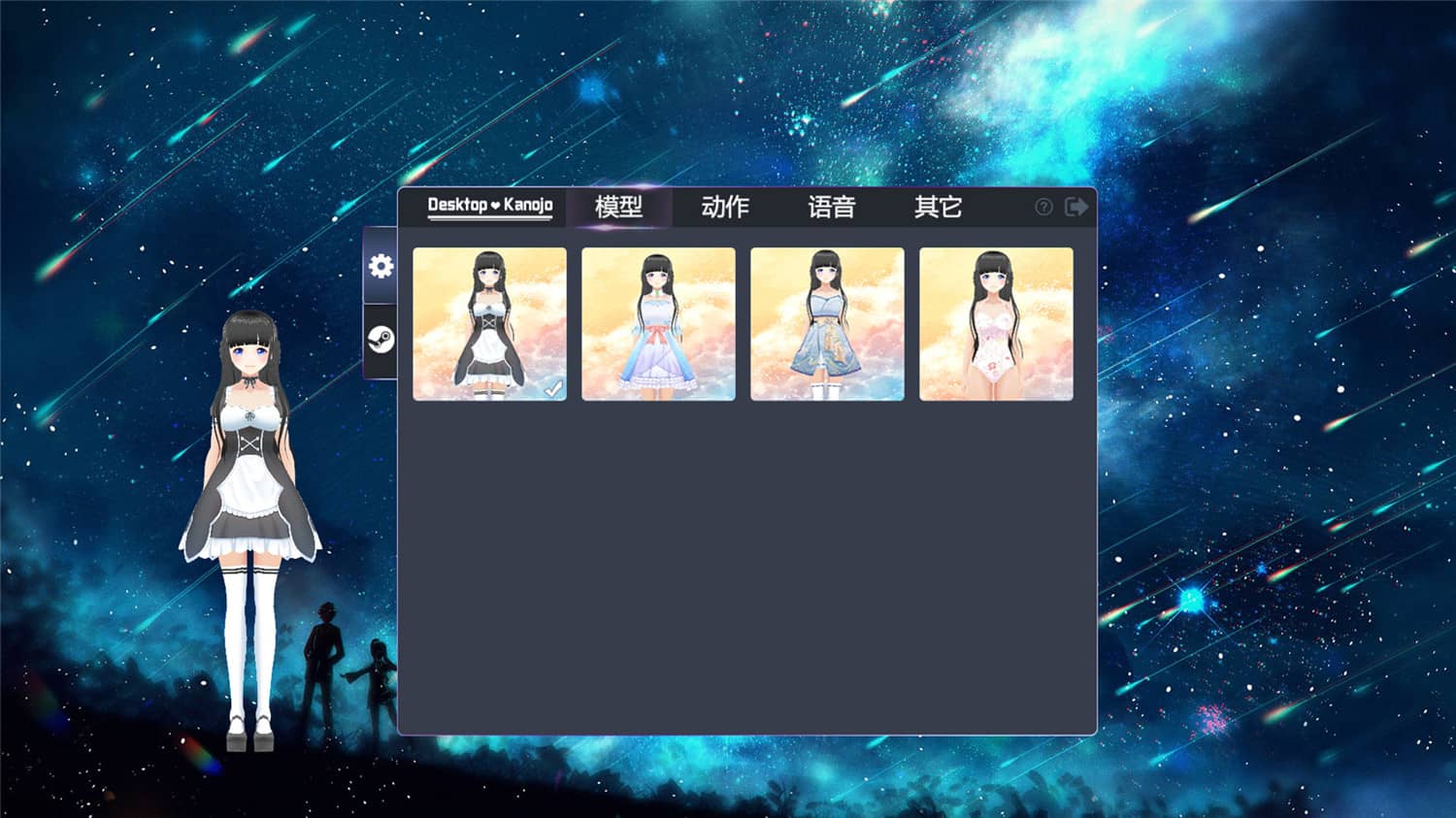Open help via the question mark icon
Image resolution: width=1456 pixels, height=818 pixels.
pyautogui.click(x=1042, y=206)
